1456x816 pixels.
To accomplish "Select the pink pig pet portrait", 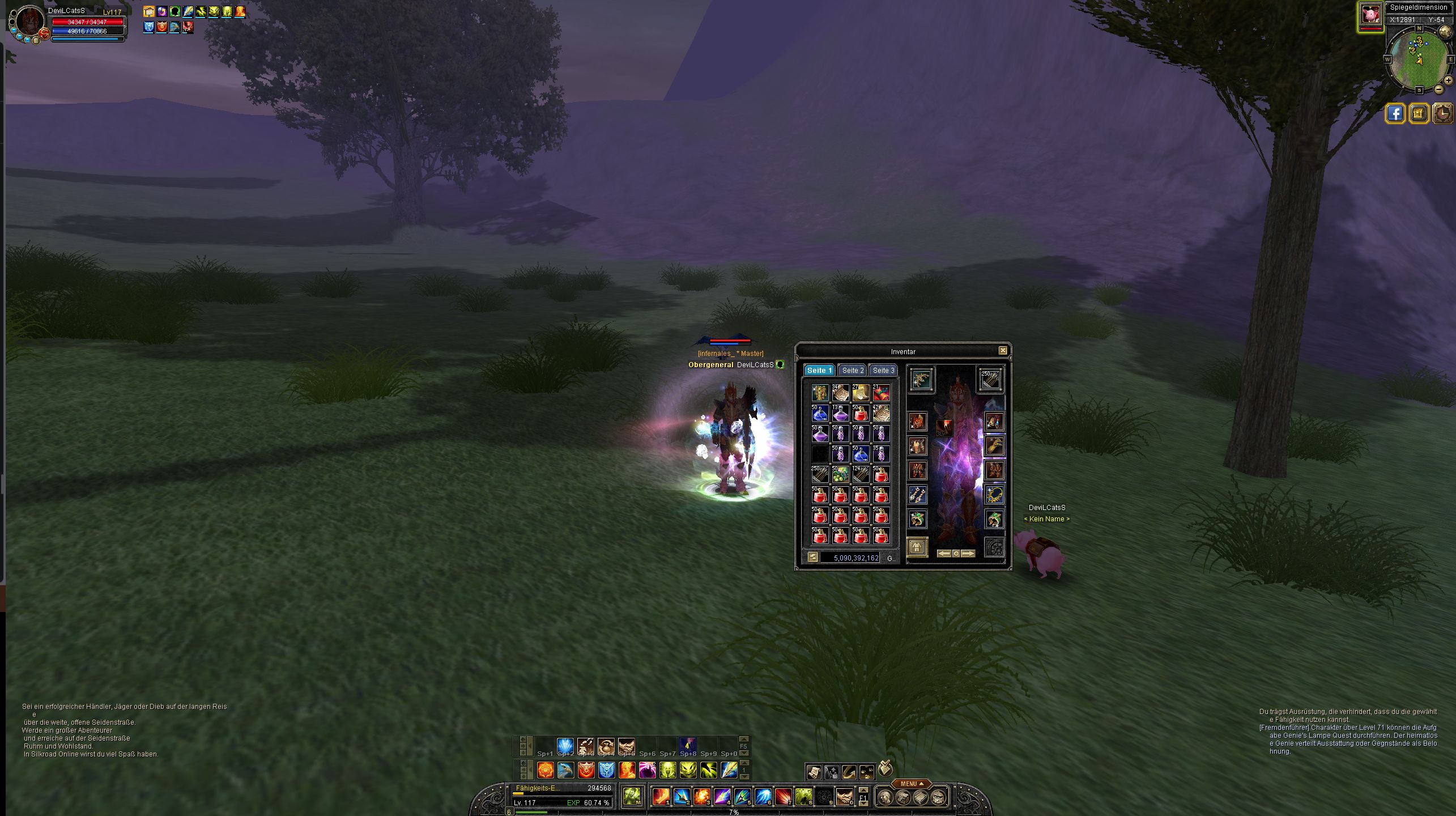I will coord(1370,15).
